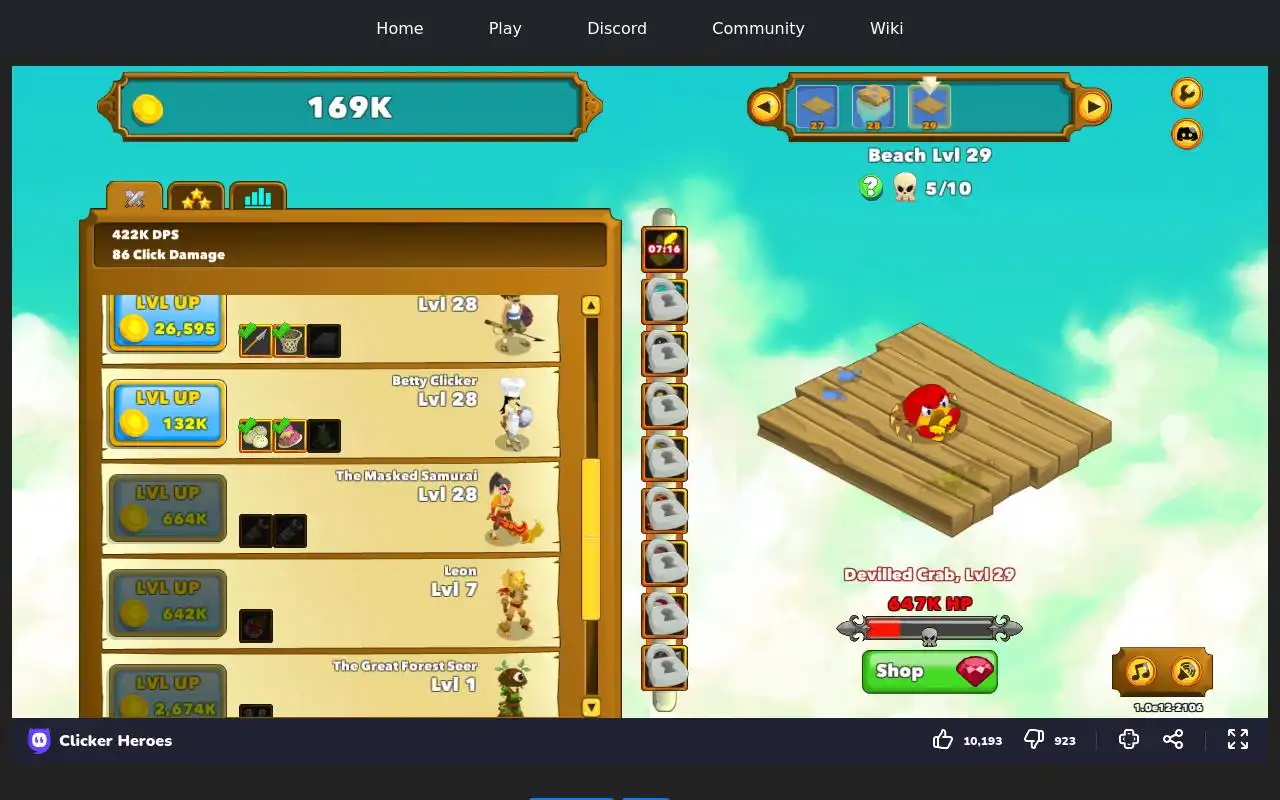Level up Betty Clicker for 132K
Image resolution: width=1280 pixels, height=800 pixels.
167,412
